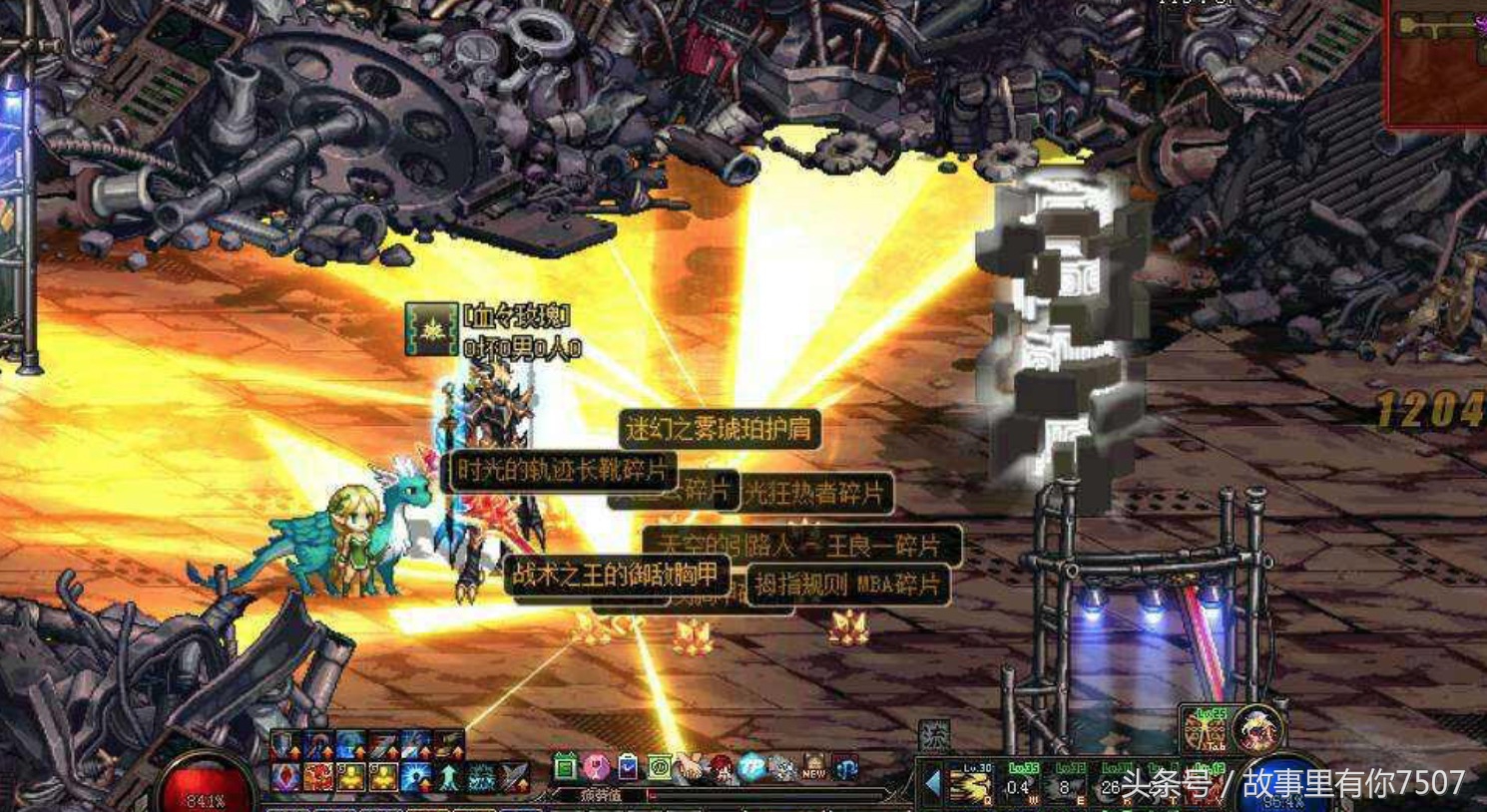1487x812 pixels.
Task: Select the green scroll menu icon
Action: pos(659,767)
